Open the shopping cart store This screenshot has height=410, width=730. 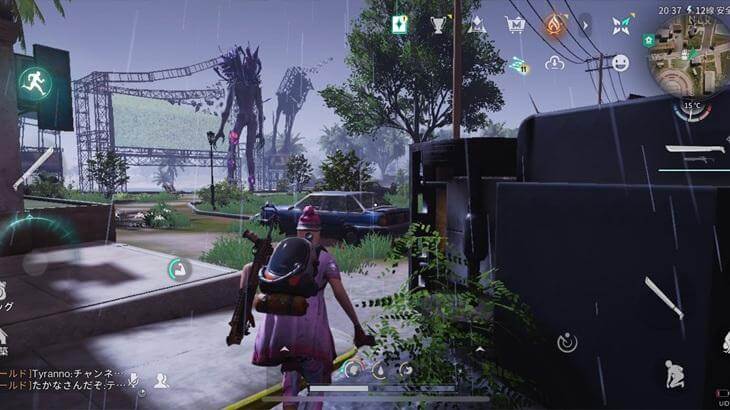[x=515, y=24]
